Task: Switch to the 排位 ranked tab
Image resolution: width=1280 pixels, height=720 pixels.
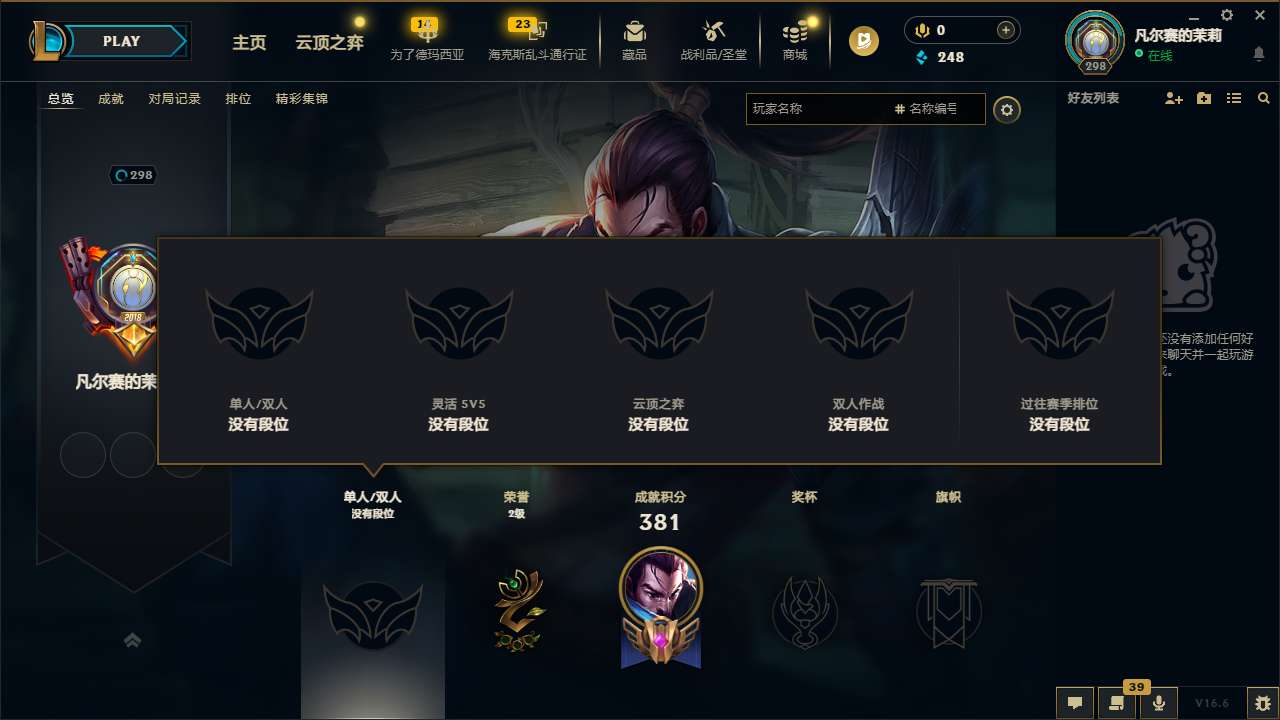Action: pyautogui.click(x=239, y=99)
